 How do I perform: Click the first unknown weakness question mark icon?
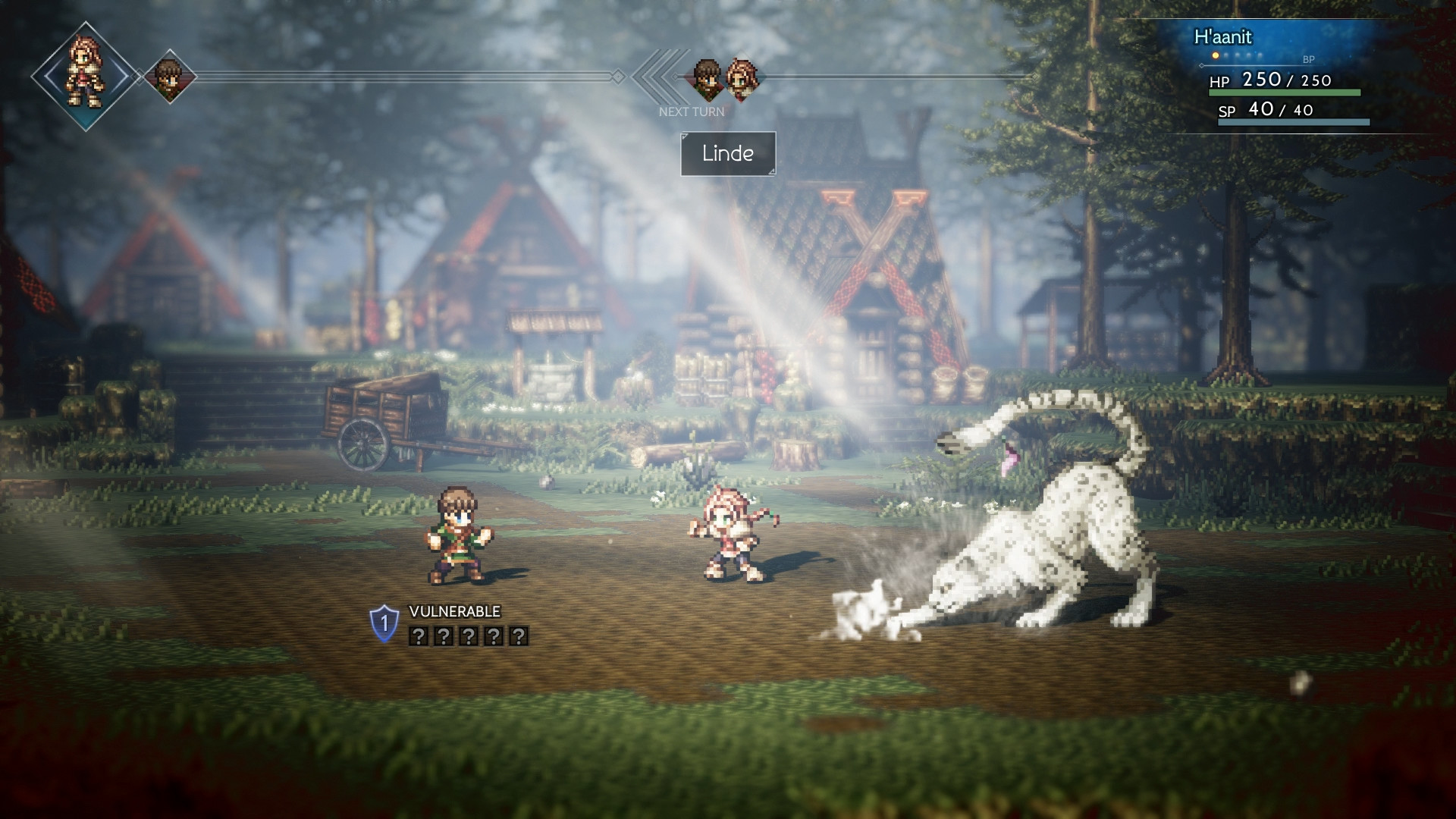pyautogui.click(x=419, y=636)
